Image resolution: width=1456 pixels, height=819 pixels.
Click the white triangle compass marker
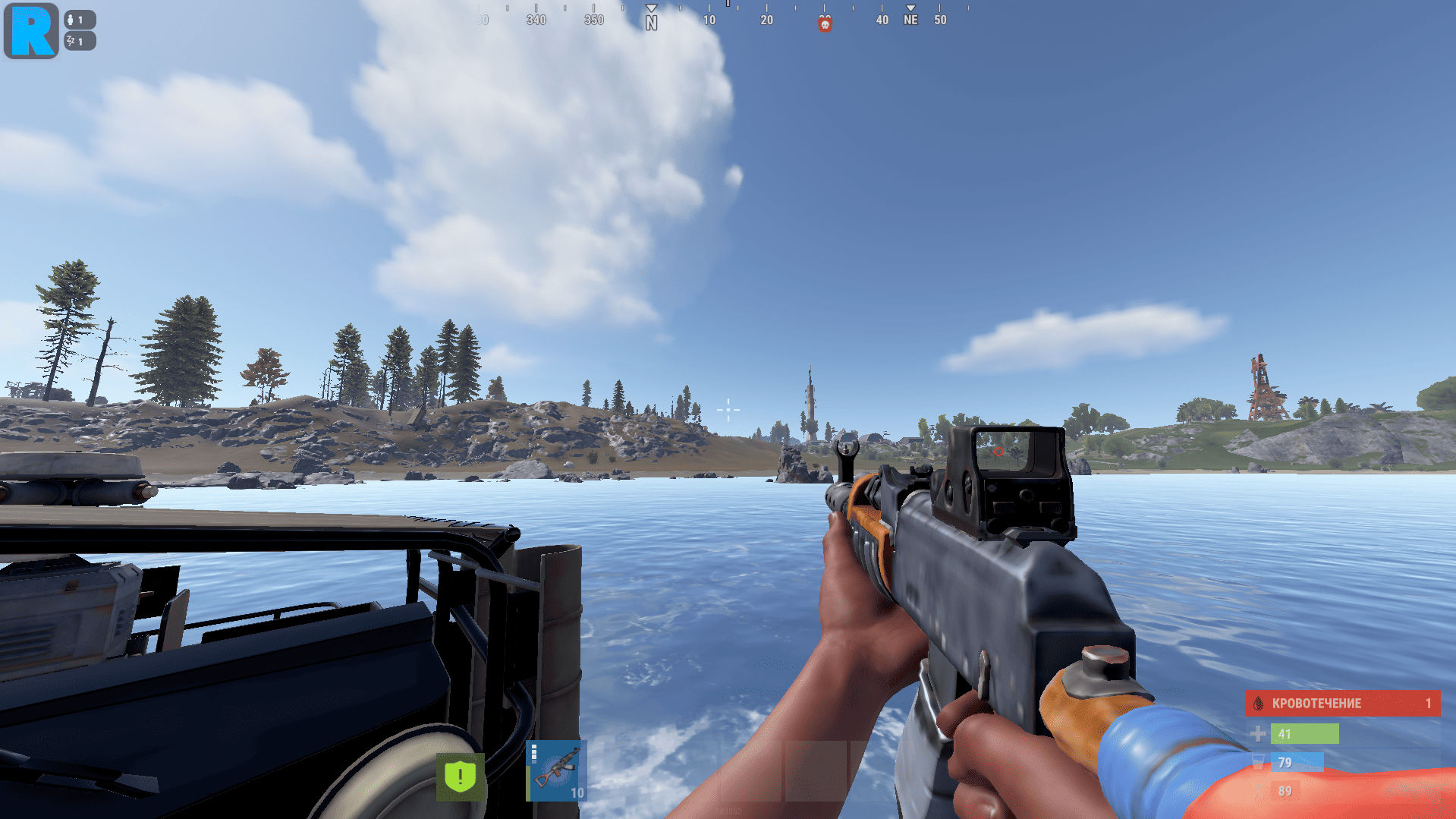tap(651, 8)
